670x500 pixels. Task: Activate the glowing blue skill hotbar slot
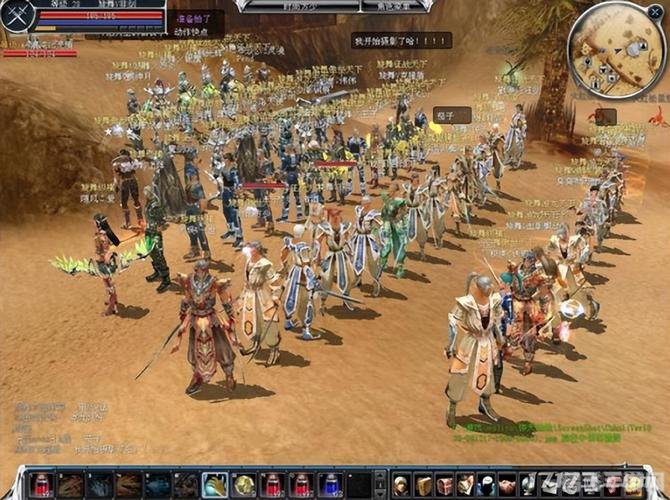click(x=215, y=485)
